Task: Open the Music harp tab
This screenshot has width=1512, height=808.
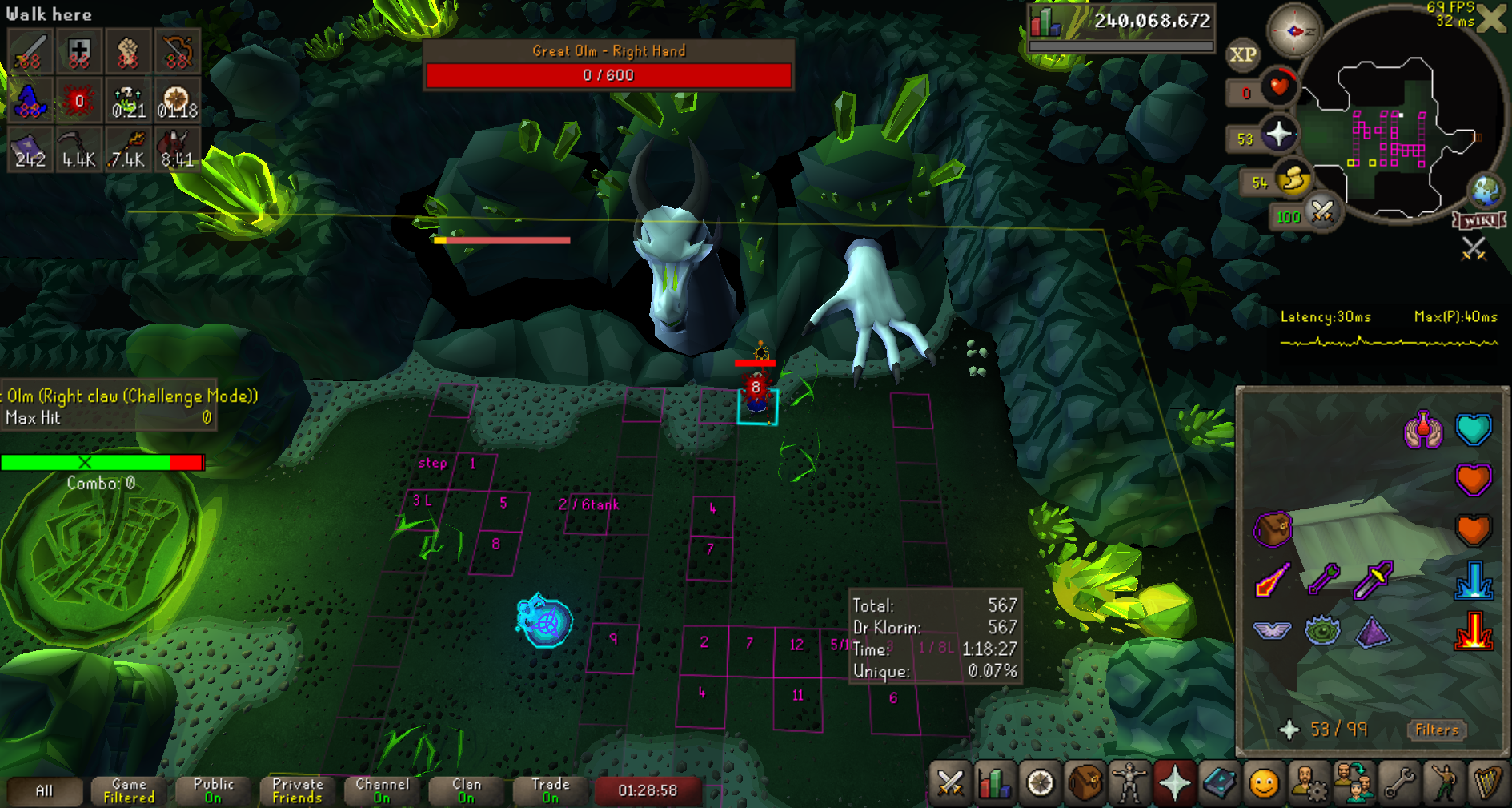Action: pos(1488,782)
